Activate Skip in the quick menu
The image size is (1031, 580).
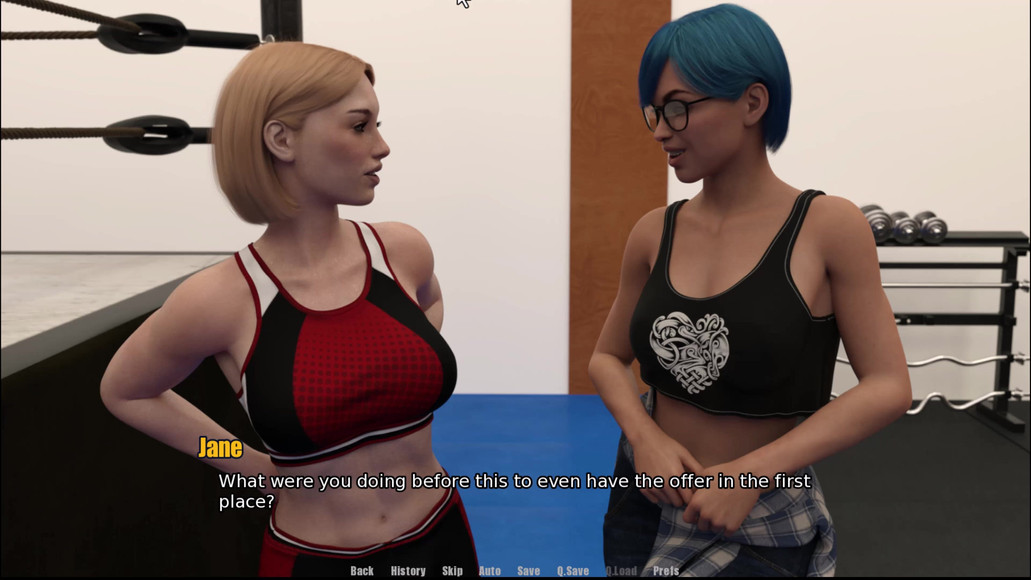tap(452, 571)
